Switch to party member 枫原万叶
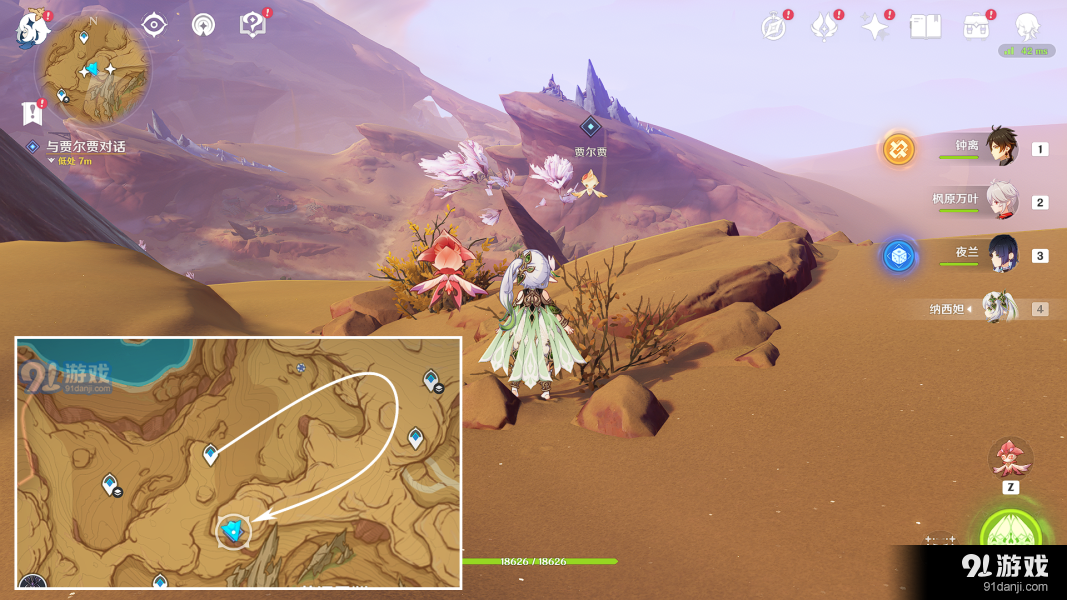Viewport: 1067px width, 600px height. point(1000,201)
